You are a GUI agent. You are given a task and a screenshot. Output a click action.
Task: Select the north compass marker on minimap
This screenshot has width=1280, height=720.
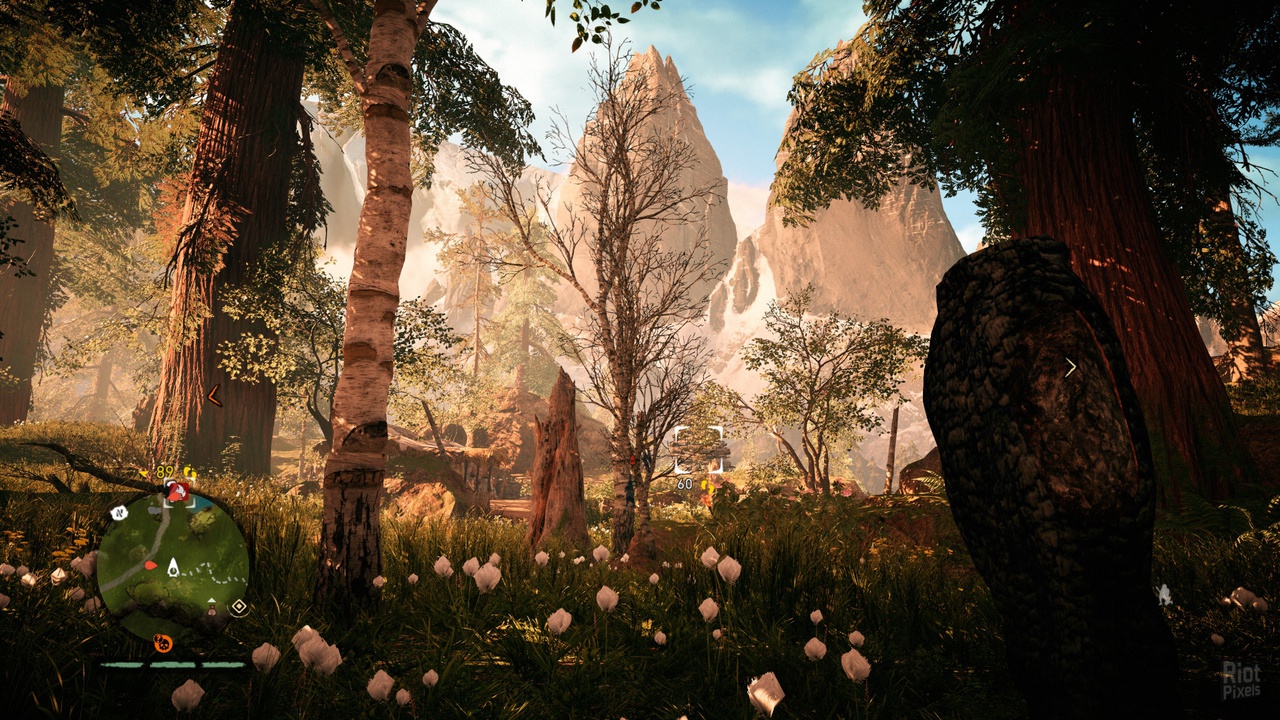click(118, 513)
